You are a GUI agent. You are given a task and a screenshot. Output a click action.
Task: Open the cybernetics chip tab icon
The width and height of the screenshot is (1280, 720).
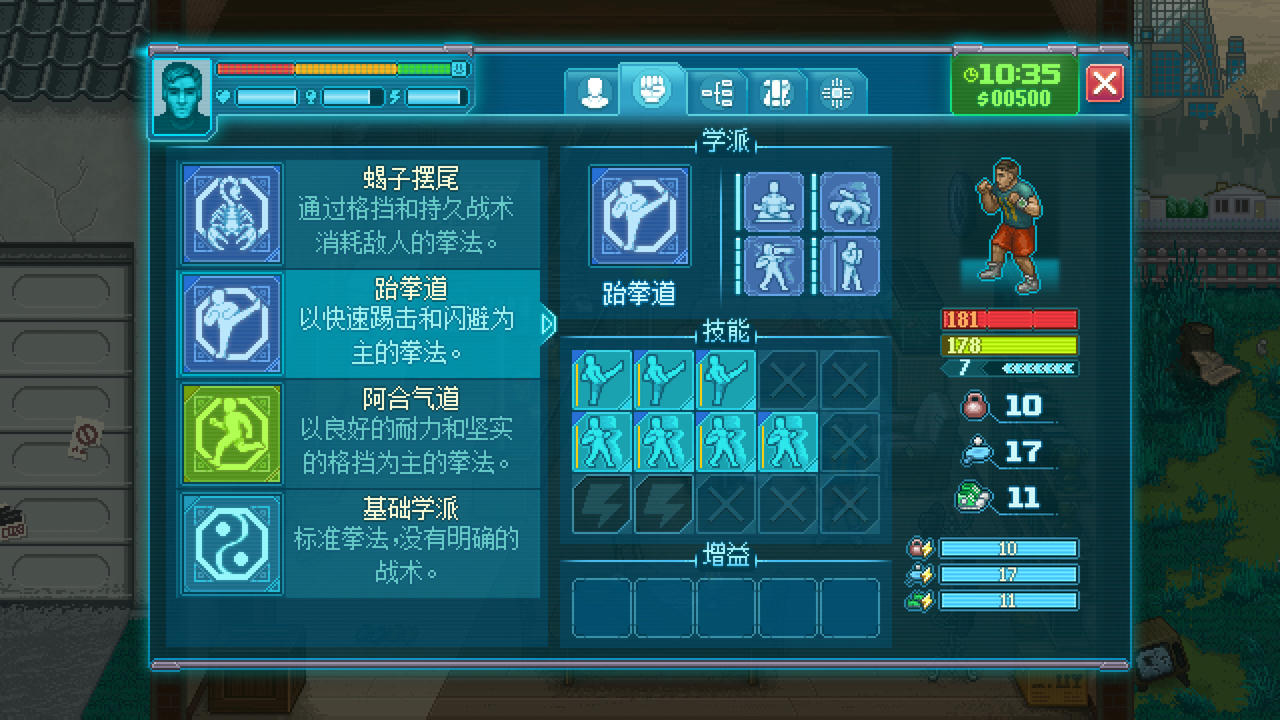pyautogui.click(x=837, y=92)
